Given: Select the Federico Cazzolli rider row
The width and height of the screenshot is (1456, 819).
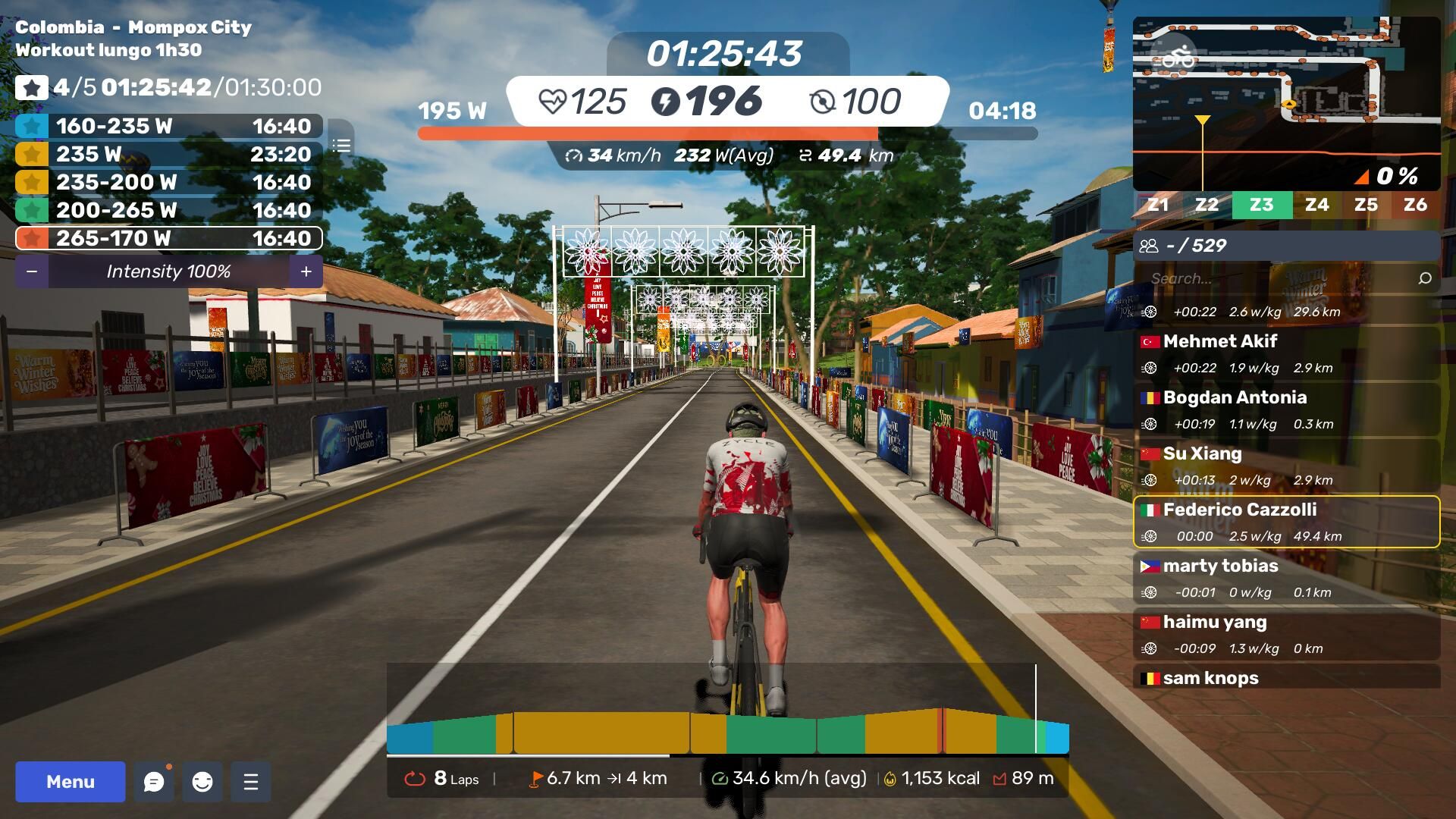Looking at the screenshot, I should point(1286,522).
